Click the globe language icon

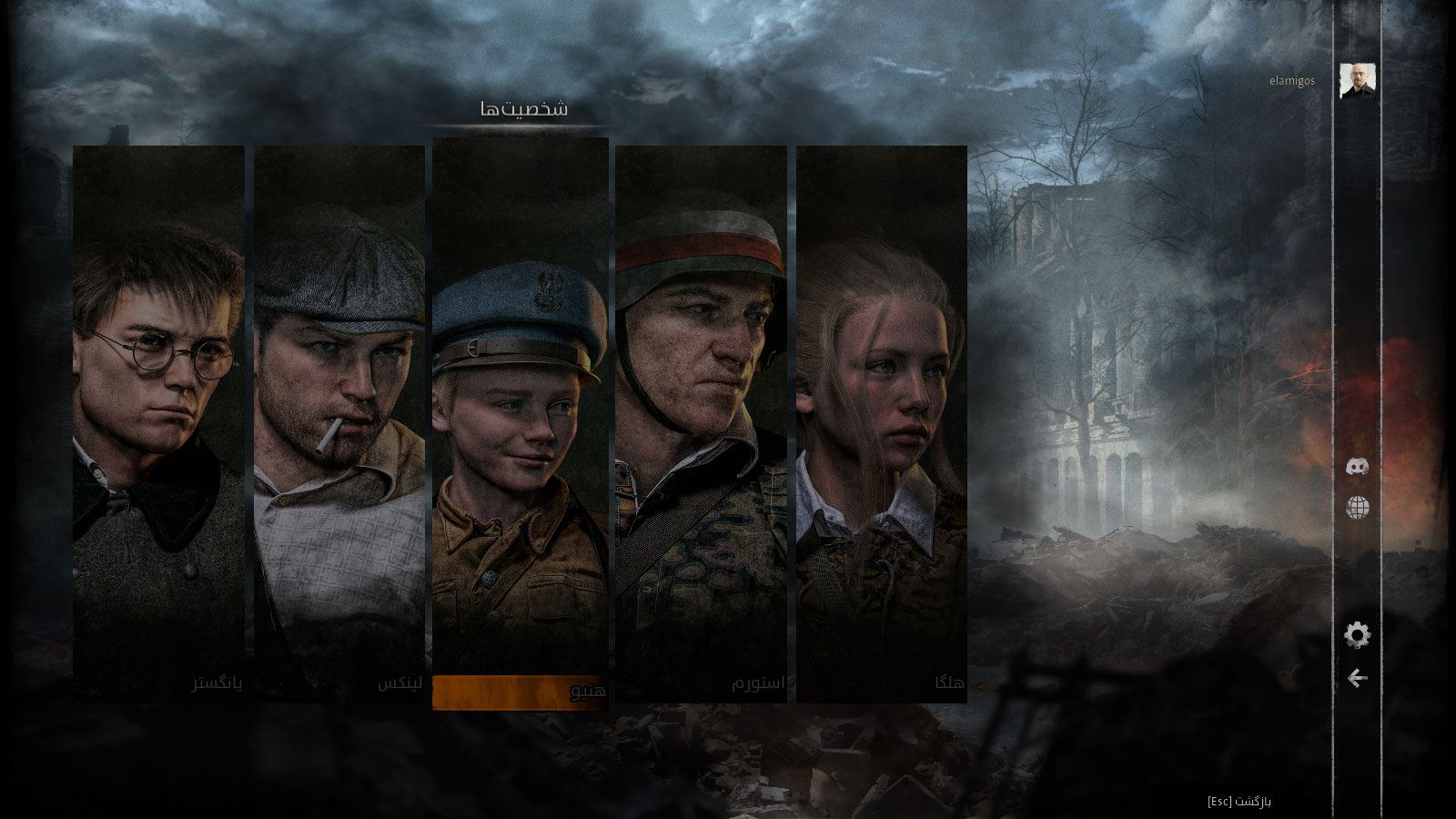click(x=1358, y=508)
